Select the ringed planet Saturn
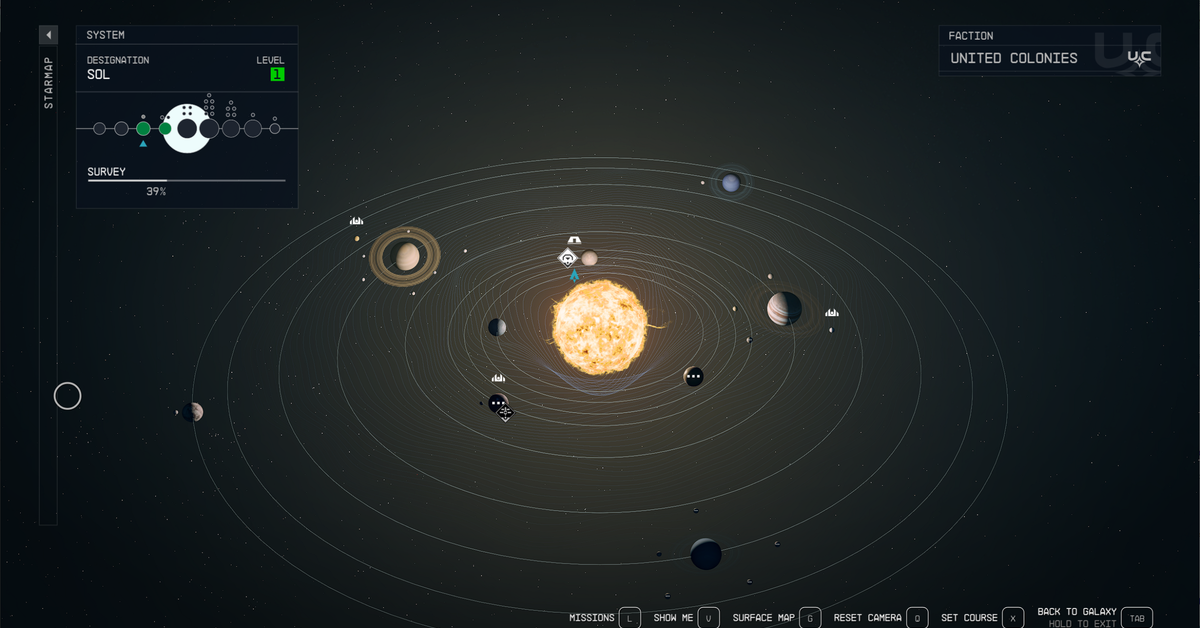This screenshot has height=628, width=1200. click(406, 257)
